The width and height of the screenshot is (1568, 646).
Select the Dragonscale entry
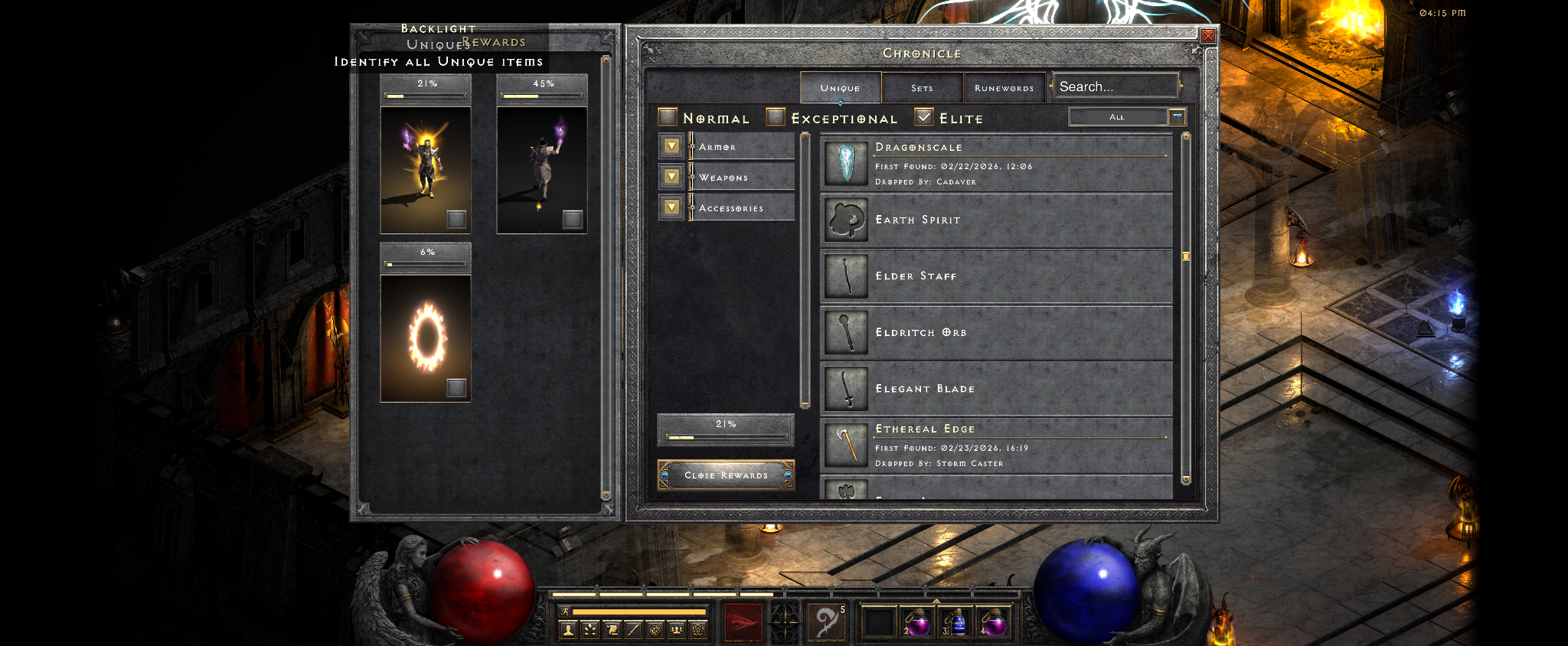[995, 164]
